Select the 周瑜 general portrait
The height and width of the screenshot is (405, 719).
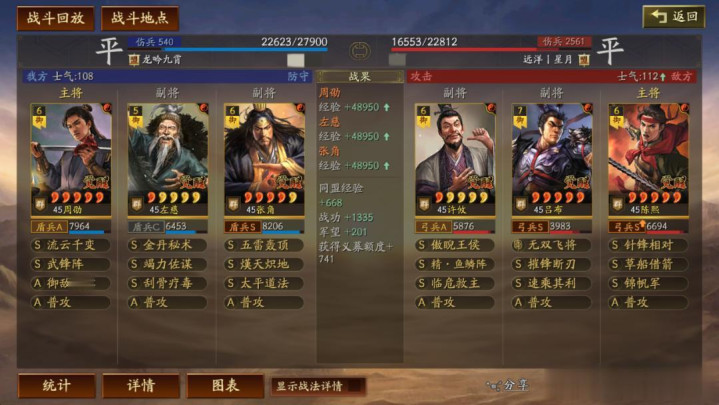click(x=71, y=150)
